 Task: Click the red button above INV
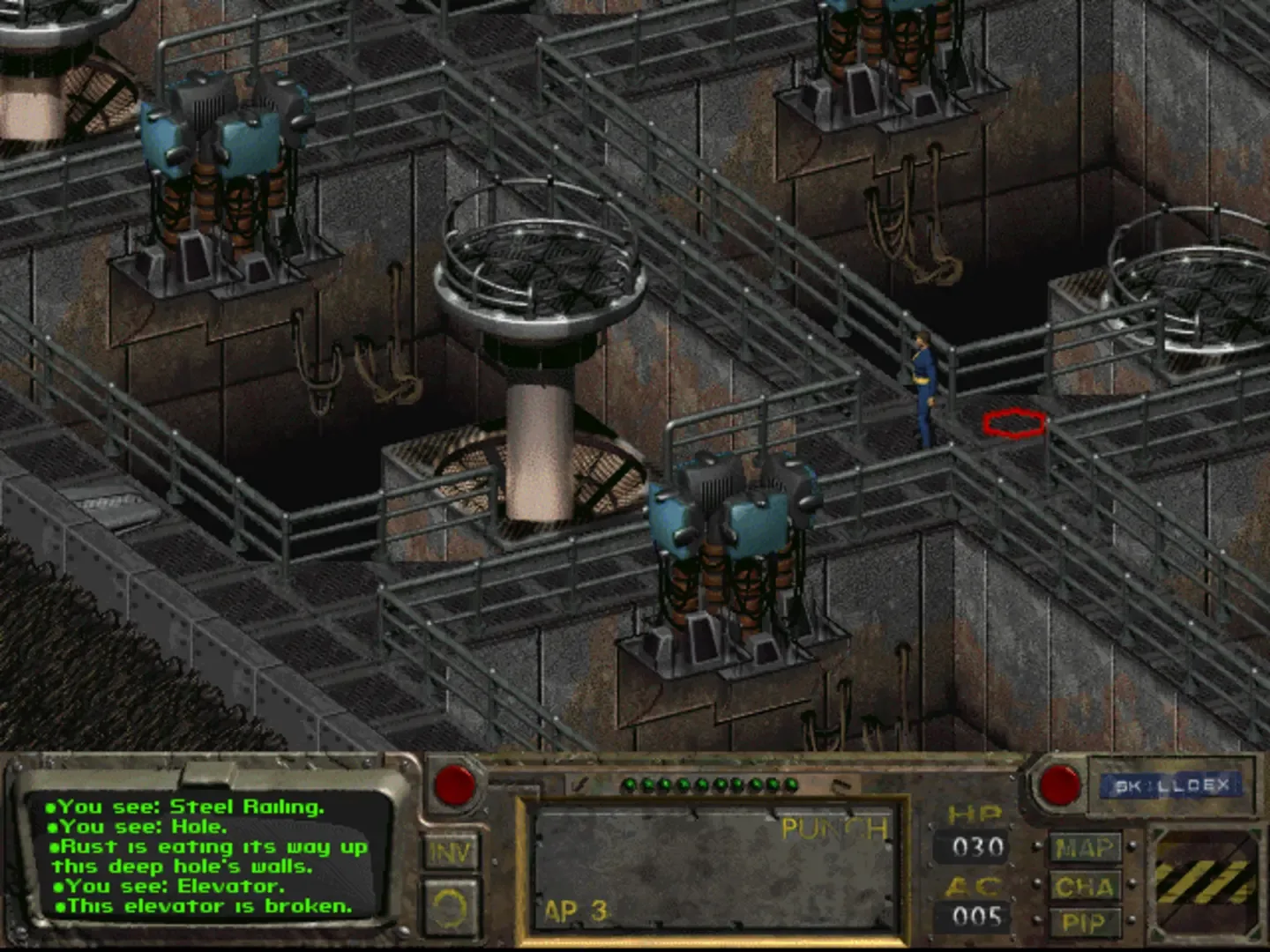tap(455, 783)
